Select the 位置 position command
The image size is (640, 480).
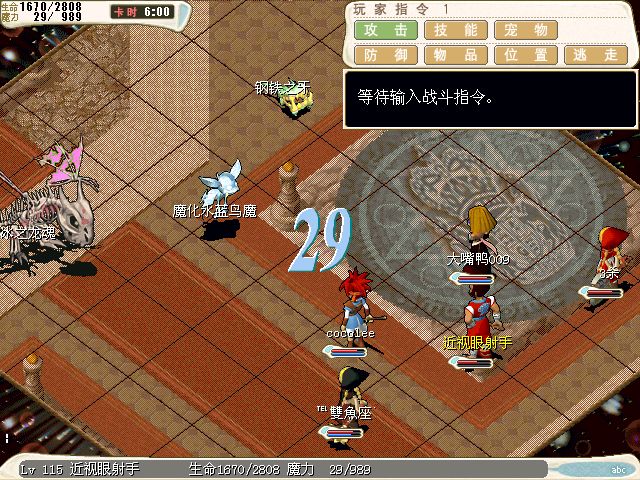coord(526,55)
